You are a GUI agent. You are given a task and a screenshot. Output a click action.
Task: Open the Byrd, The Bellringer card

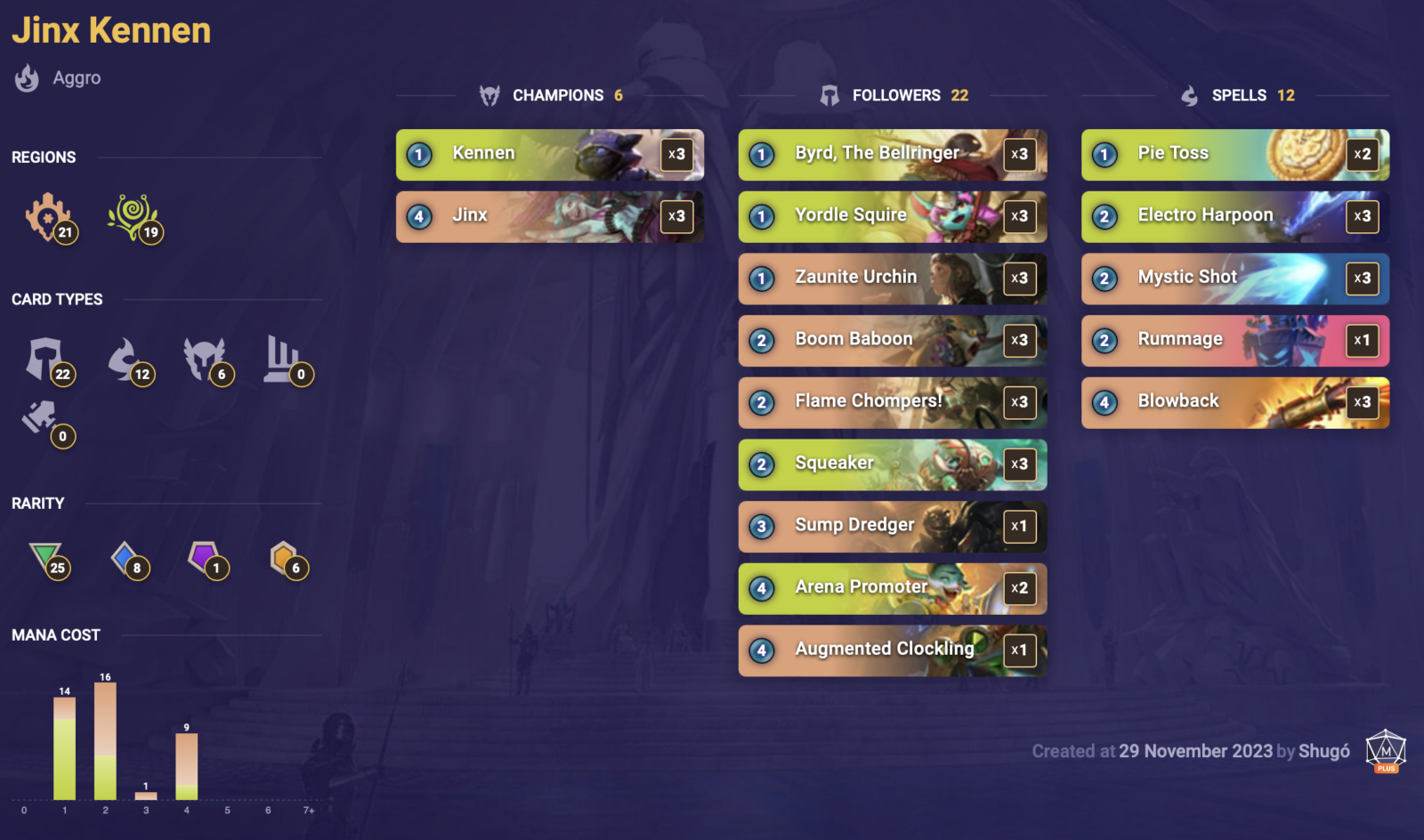click(892, 154)
